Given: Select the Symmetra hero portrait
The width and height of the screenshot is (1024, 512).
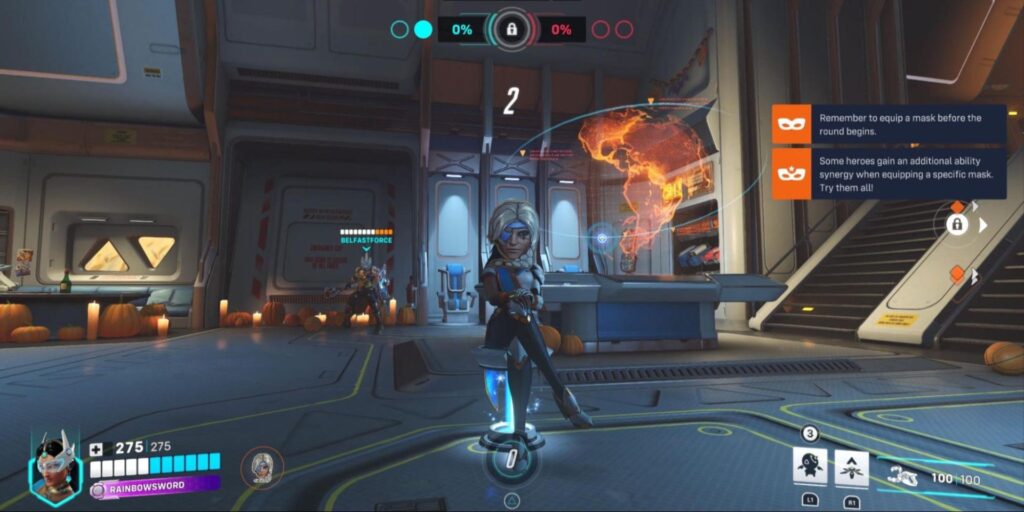Looking at the screenshot, I should pos(56,469).
